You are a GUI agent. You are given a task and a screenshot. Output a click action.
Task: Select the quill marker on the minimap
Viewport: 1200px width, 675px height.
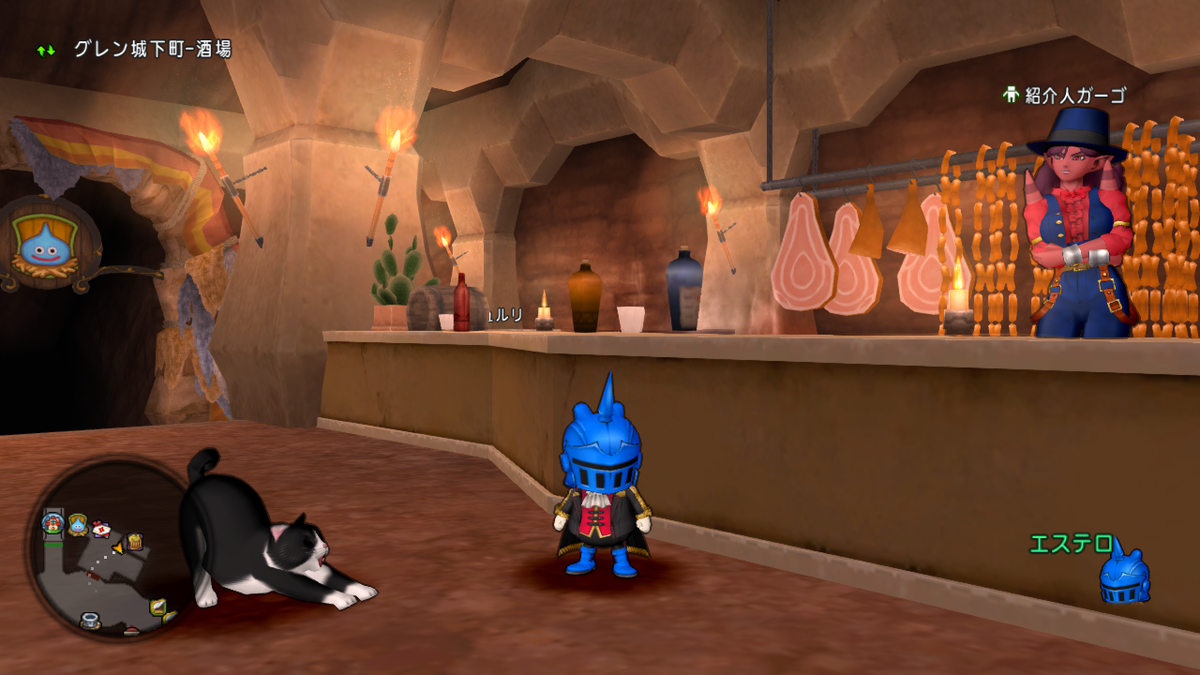[158, 606]
